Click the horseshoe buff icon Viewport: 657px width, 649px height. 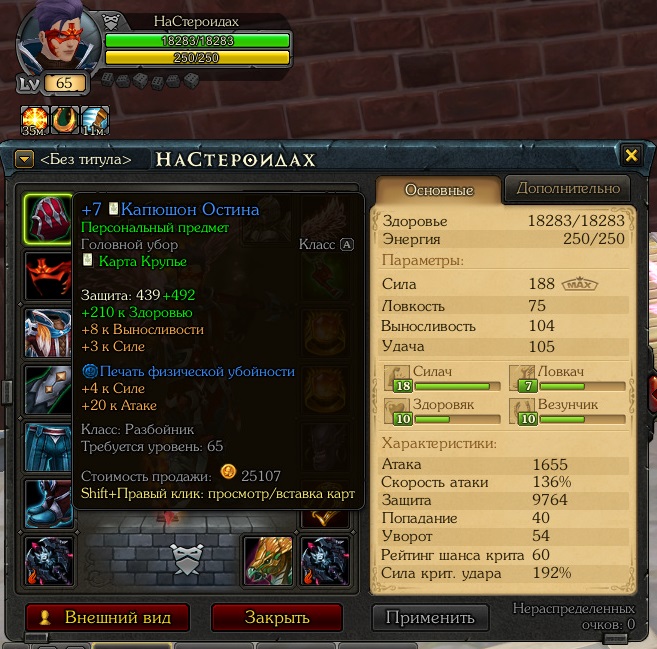click(65, 119)
